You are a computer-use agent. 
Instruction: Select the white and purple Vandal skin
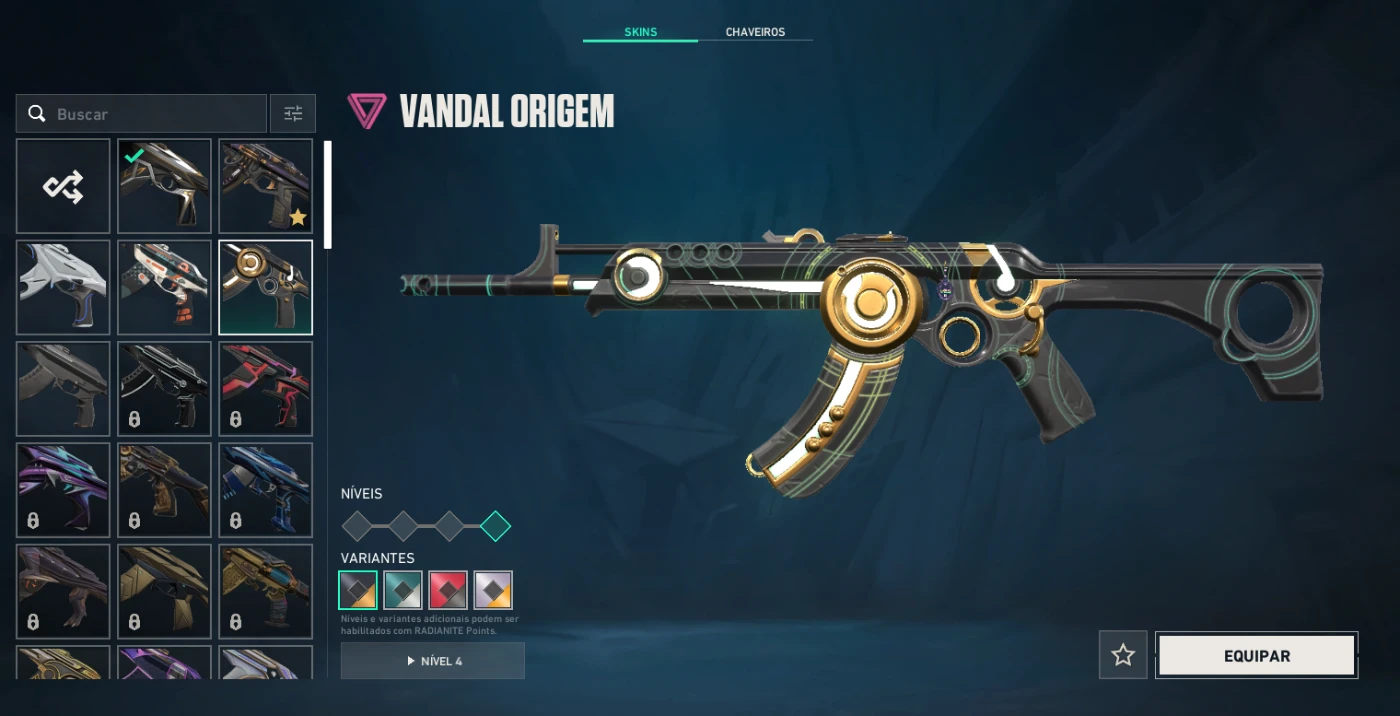tap(63, 287)
